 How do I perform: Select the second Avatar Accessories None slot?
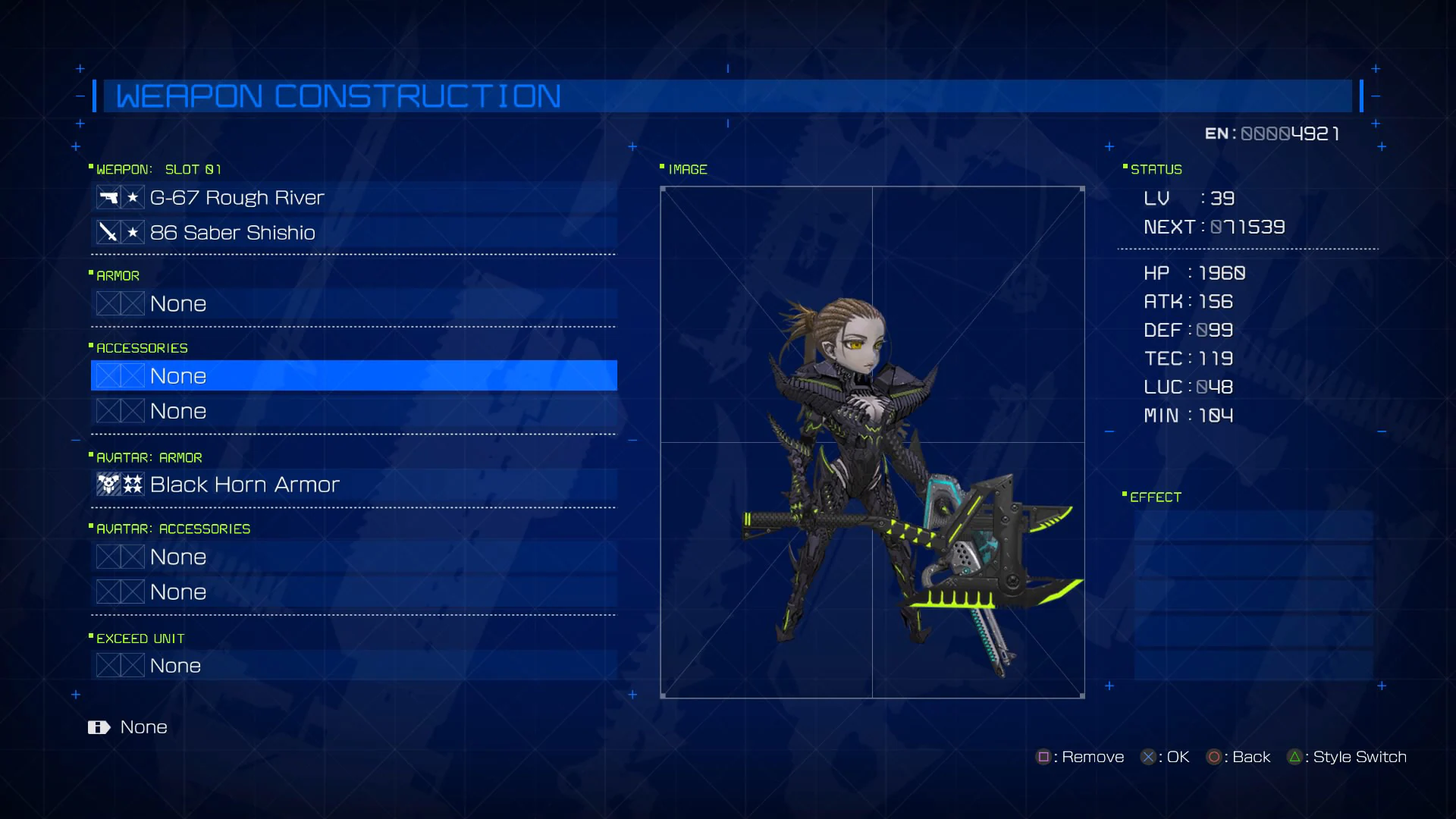(303, 591)
